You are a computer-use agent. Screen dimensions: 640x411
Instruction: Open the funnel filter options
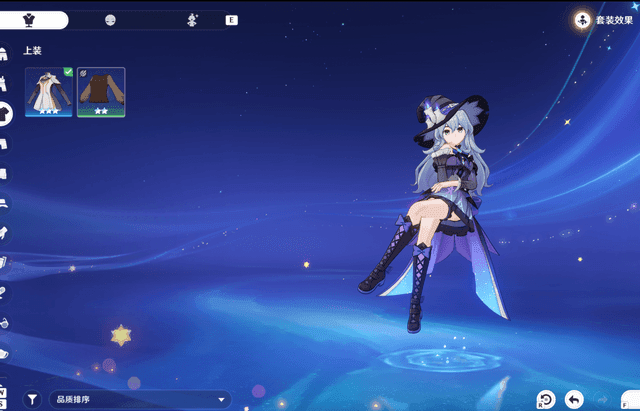[32, 399]
